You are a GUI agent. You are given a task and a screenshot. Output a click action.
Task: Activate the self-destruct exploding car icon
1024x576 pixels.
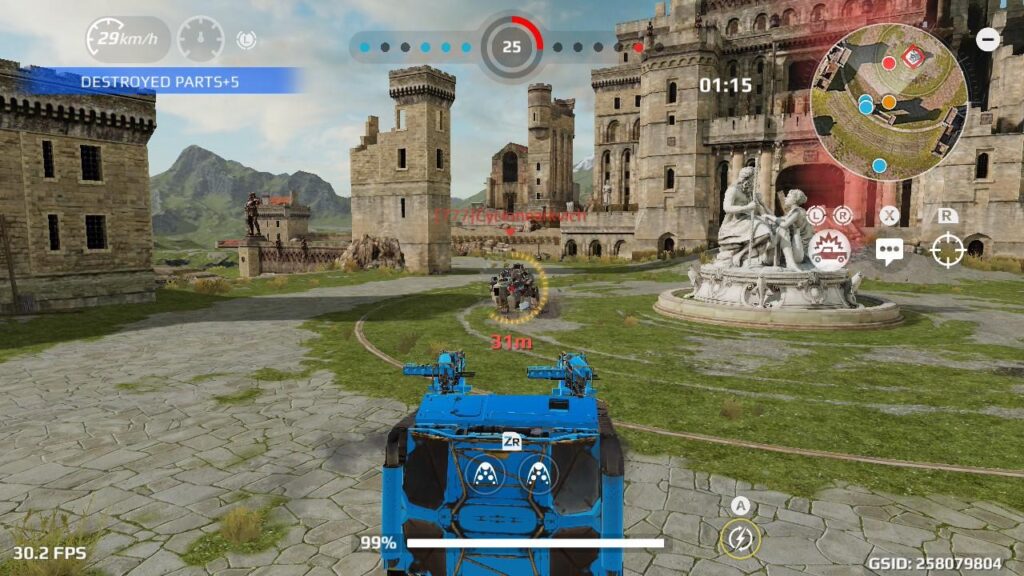coord(829,249)
